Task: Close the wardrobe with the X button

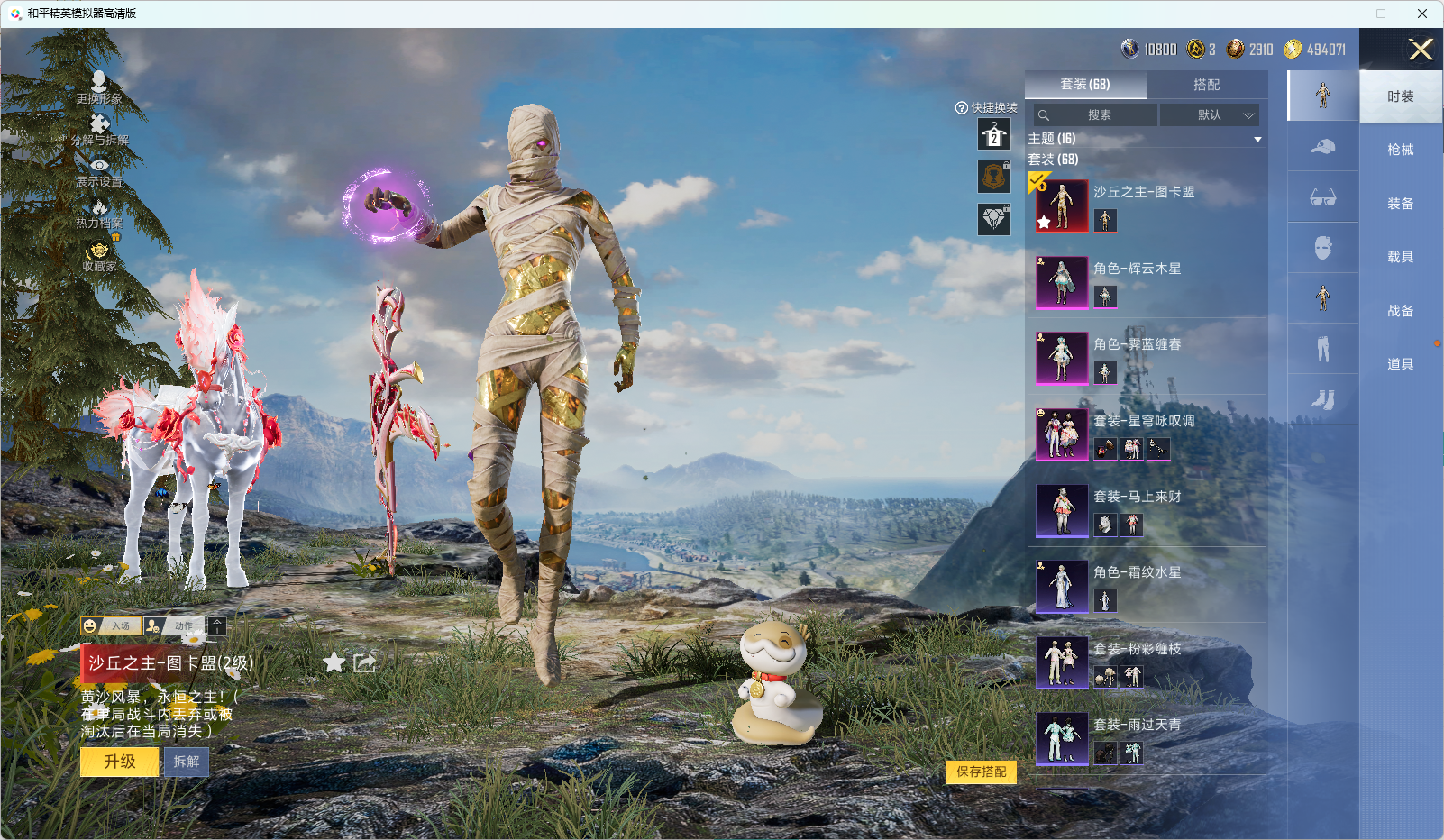Action: (1421, 50)
